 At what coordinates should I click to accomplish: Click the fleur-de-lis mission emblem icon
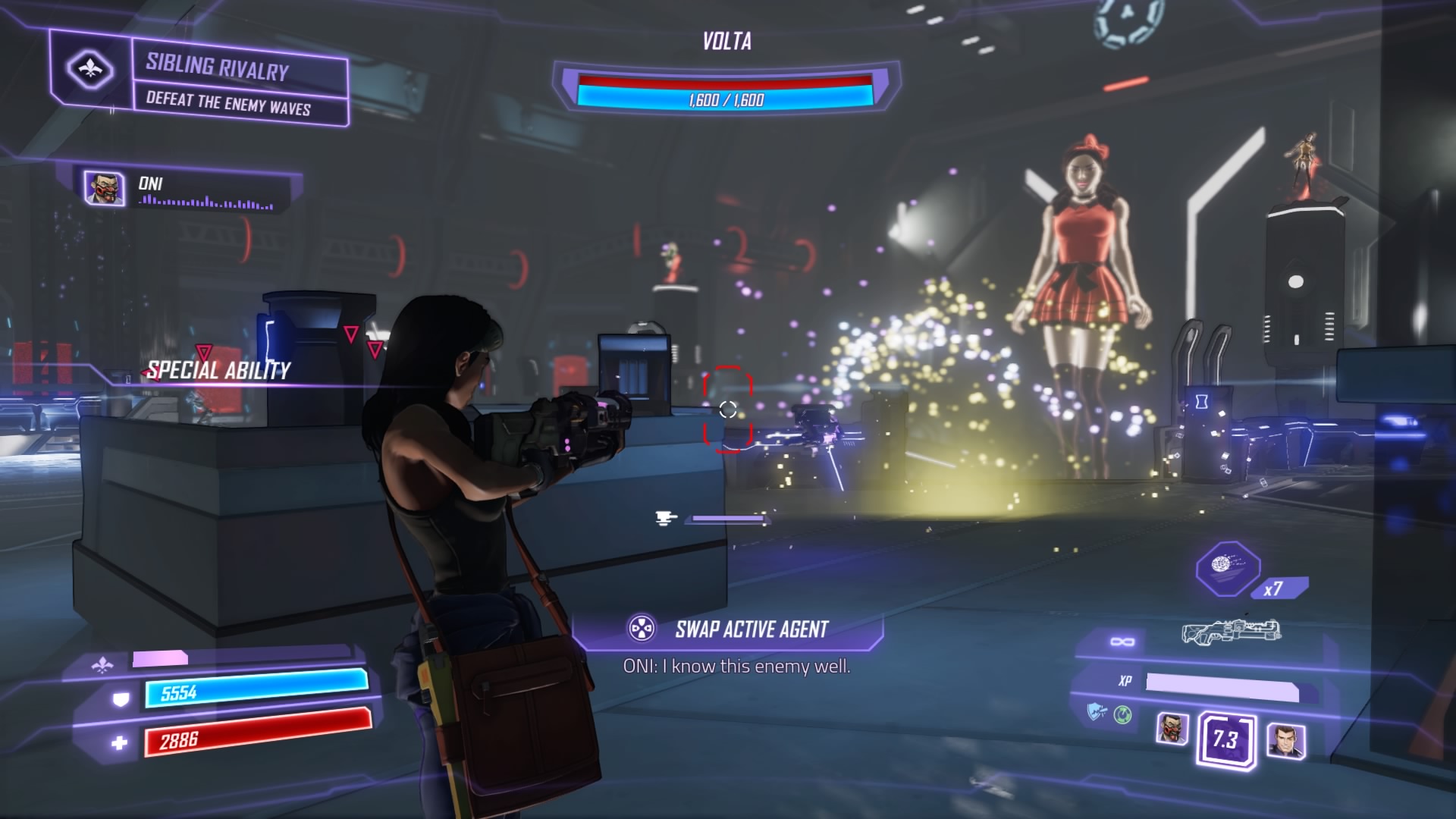tap(90, 69)
